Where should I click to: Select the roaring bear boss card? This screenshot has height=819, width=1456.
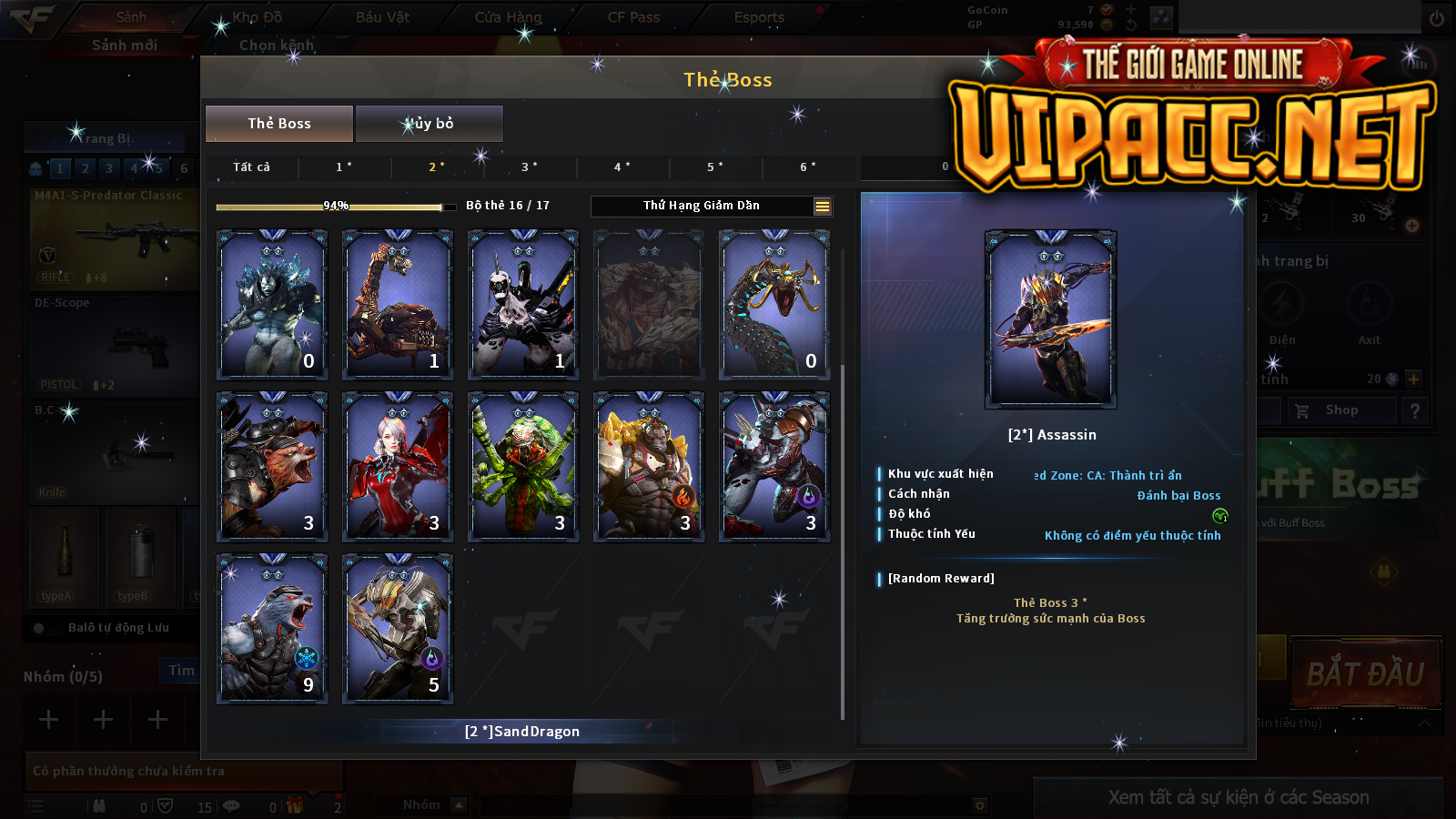tap(272, 466)
